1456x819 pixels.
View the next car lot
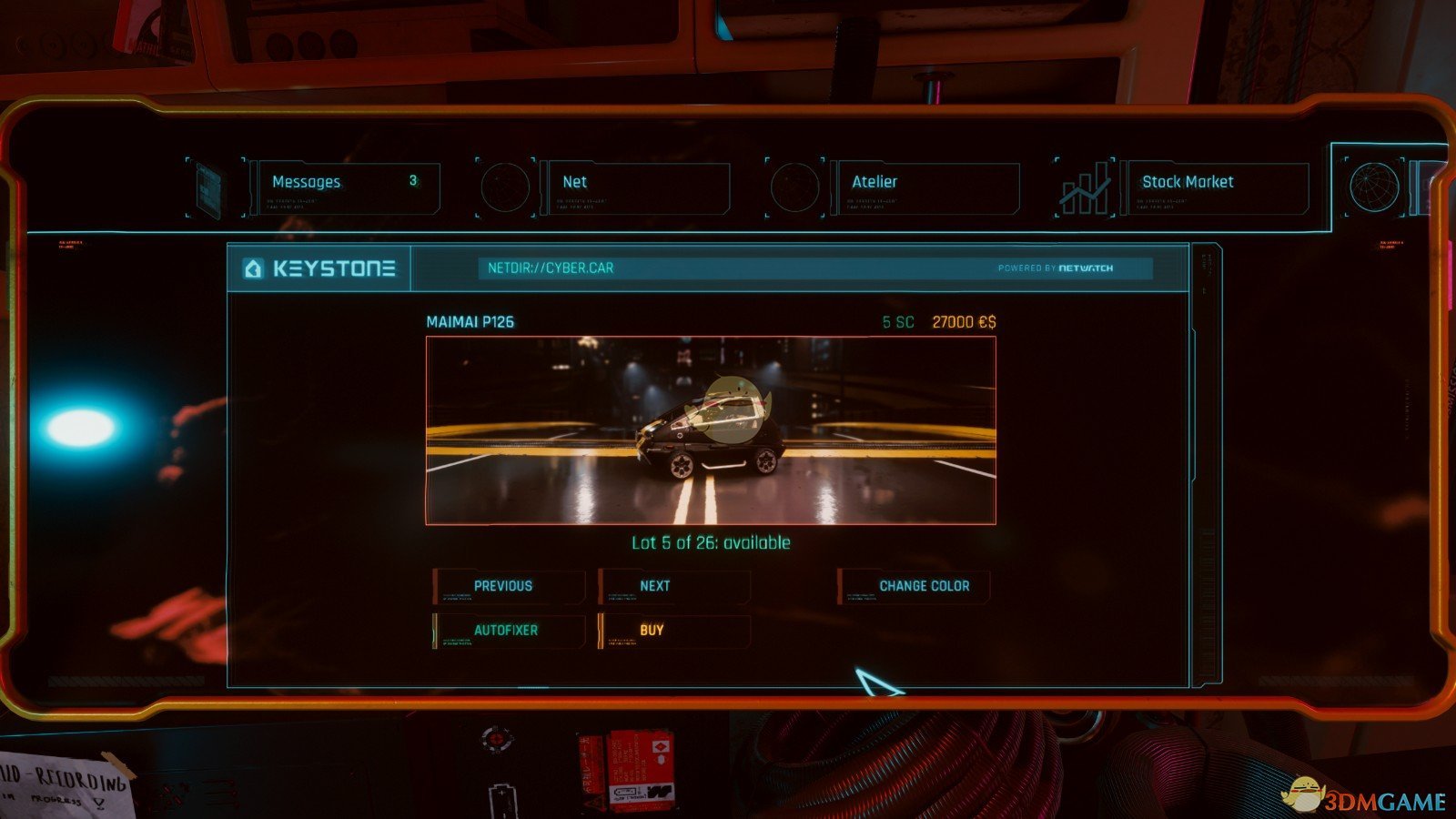coord(673,587)
